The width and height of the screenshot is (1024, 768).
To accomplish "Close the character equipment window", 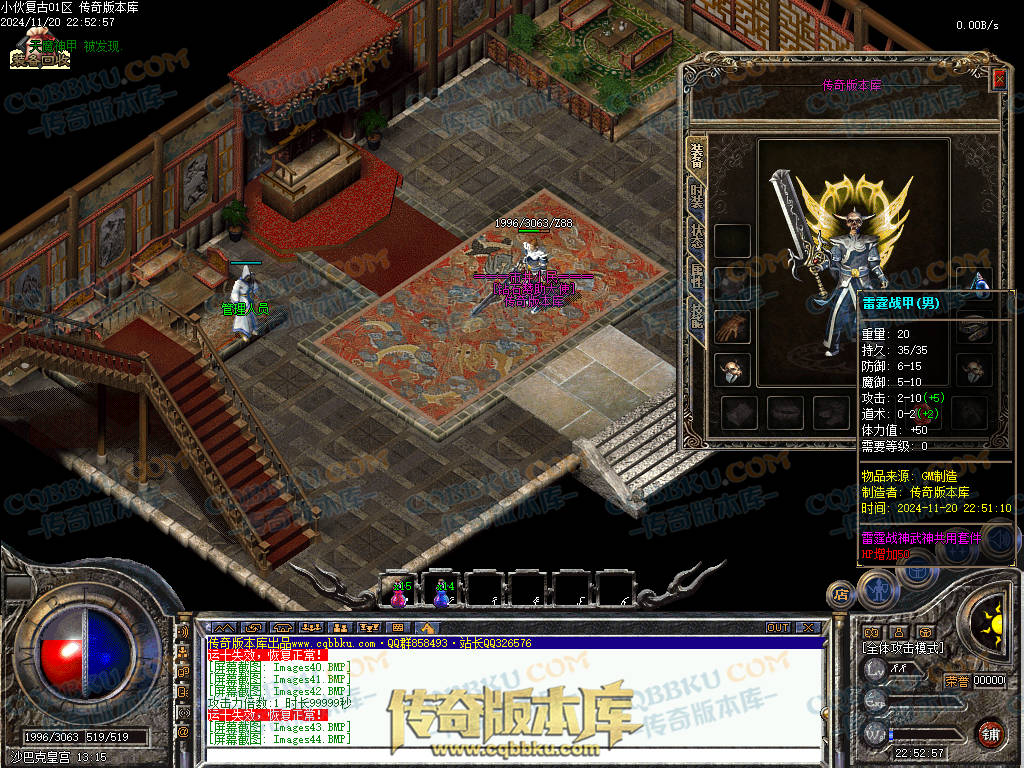I will point(998,79).
